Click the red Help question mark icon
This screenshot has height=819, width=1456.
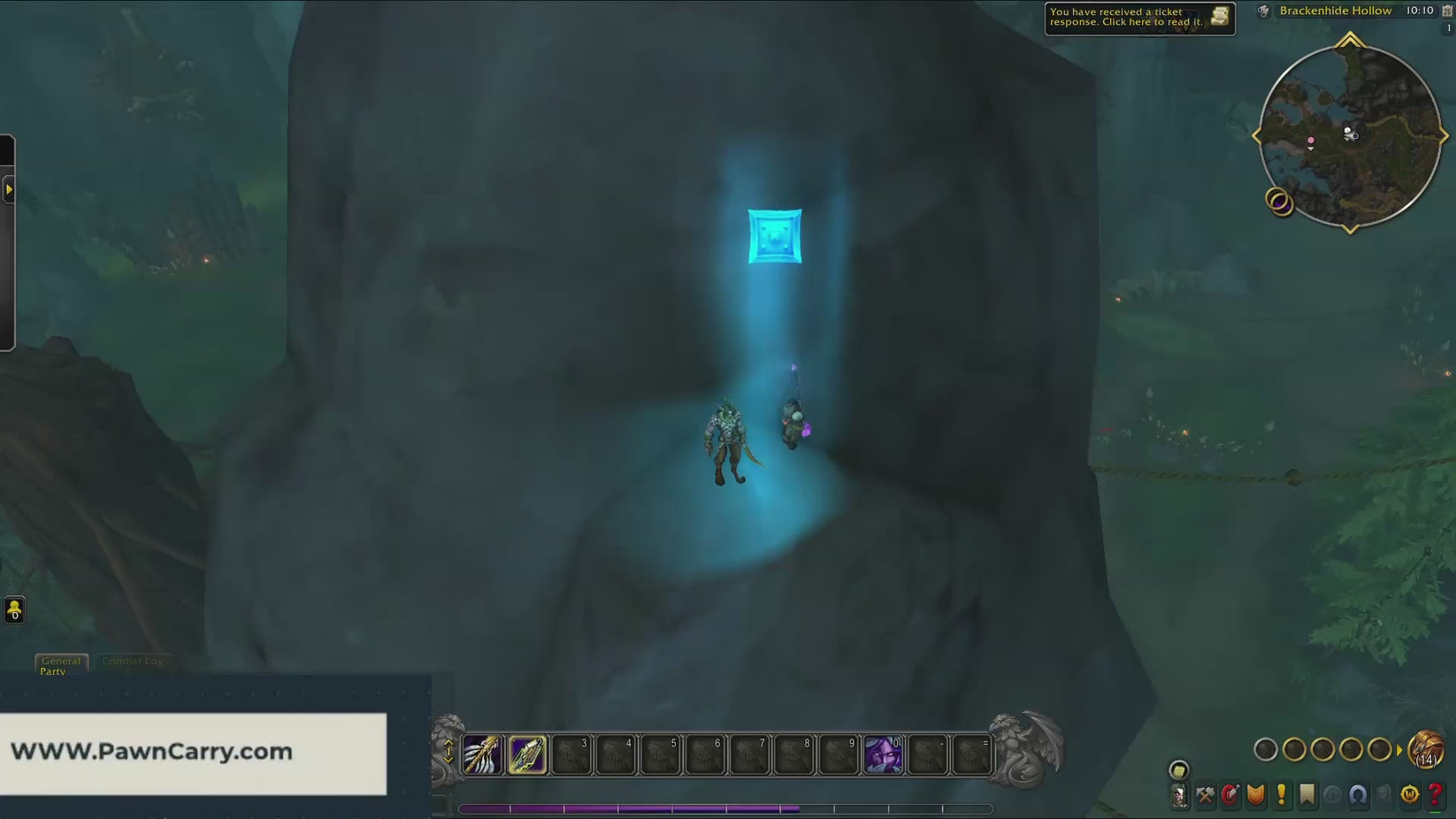(1437, 794)
